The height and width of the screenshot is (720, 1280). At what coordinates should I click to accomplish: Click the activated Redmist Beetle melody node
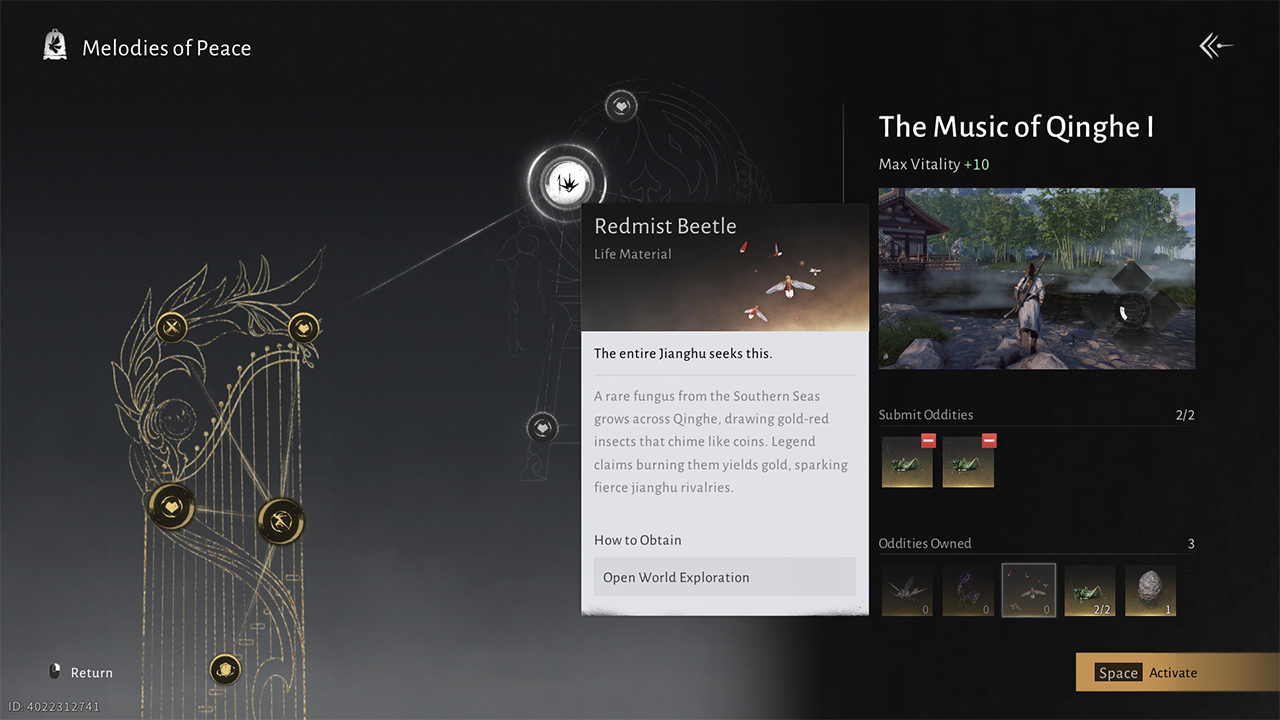point(567,181)
